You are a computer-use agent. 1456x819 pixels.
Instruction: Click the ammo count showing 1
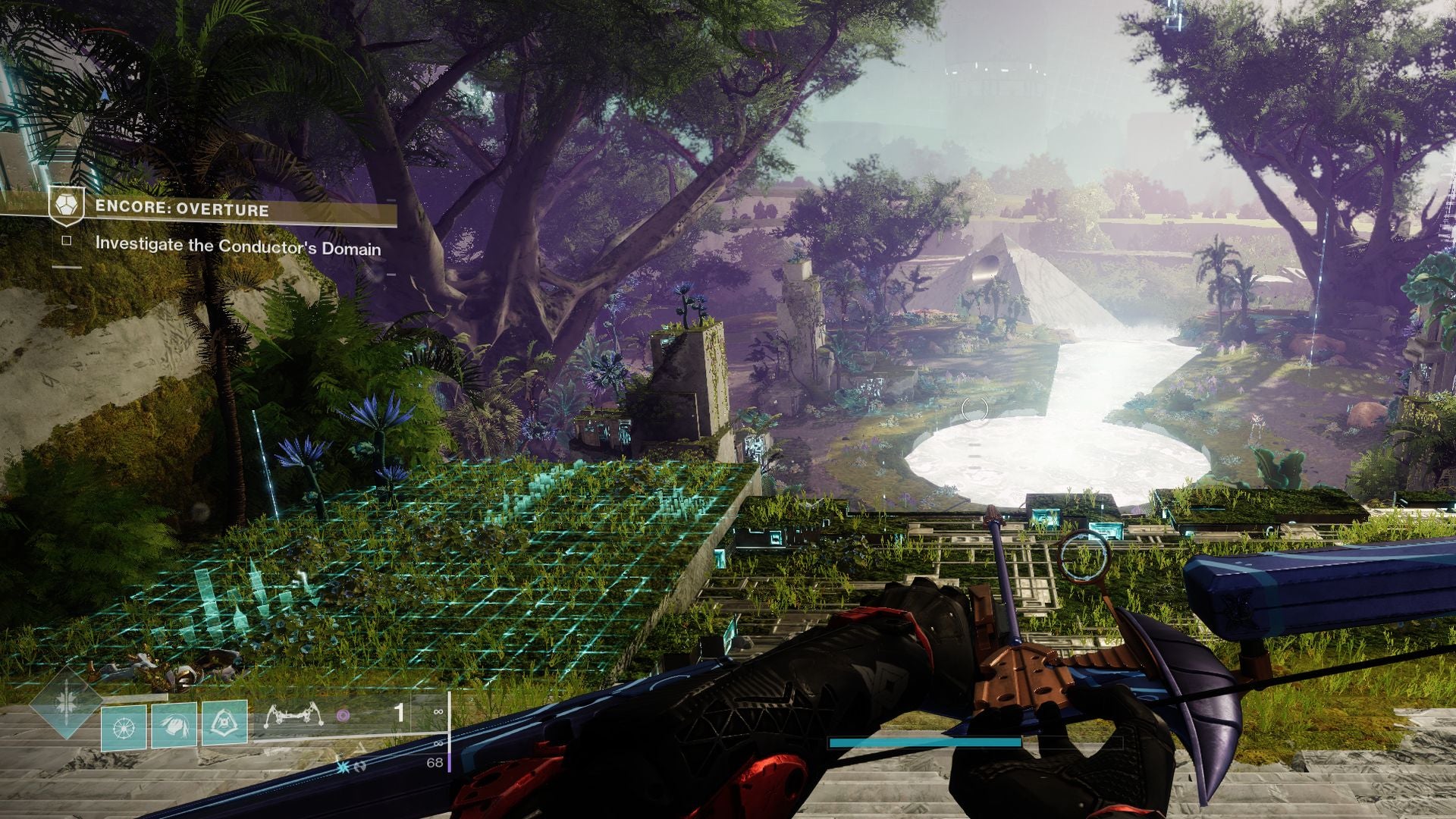[x=400, y=711]
